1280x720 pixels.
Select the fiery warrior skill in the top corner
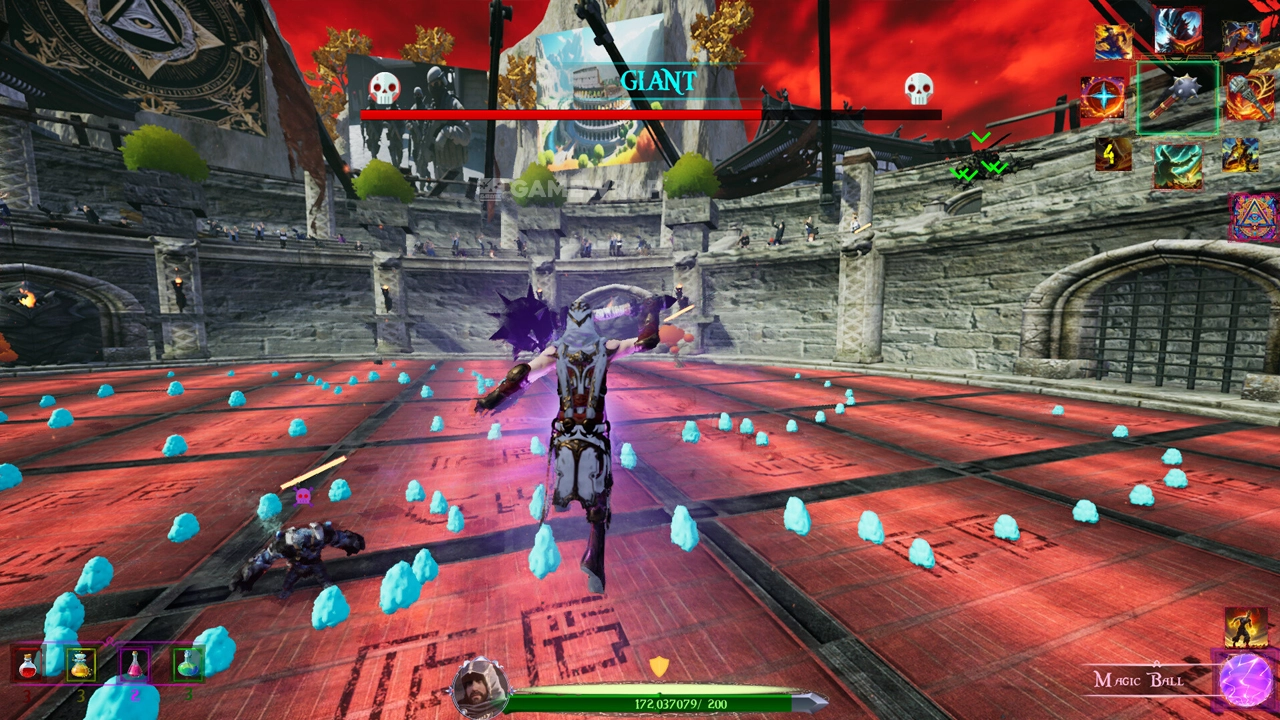pyautogui.click(x=1241, y=37)
